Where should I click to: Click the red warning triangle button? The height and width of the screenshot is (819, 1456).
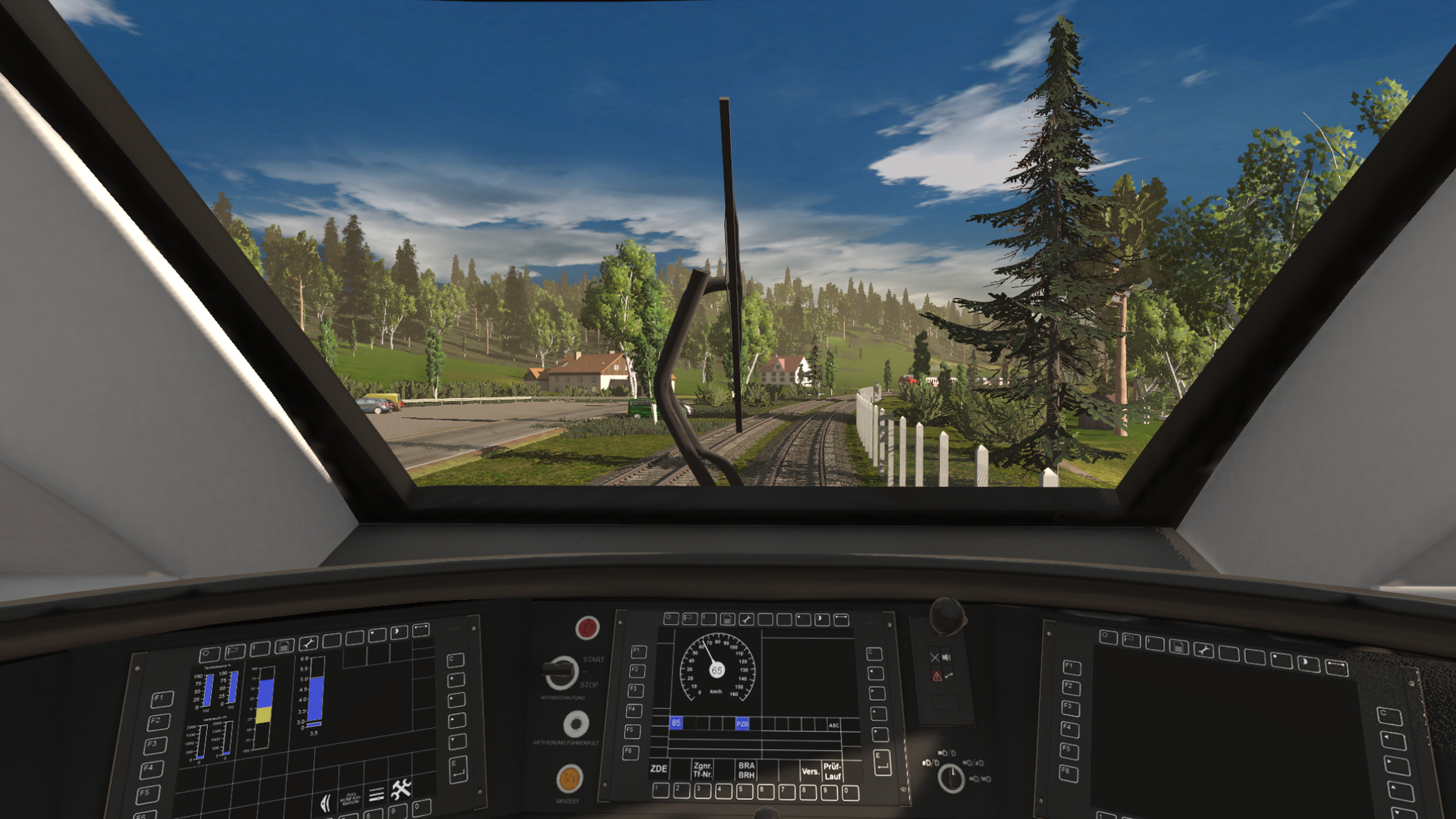point(937,676)
